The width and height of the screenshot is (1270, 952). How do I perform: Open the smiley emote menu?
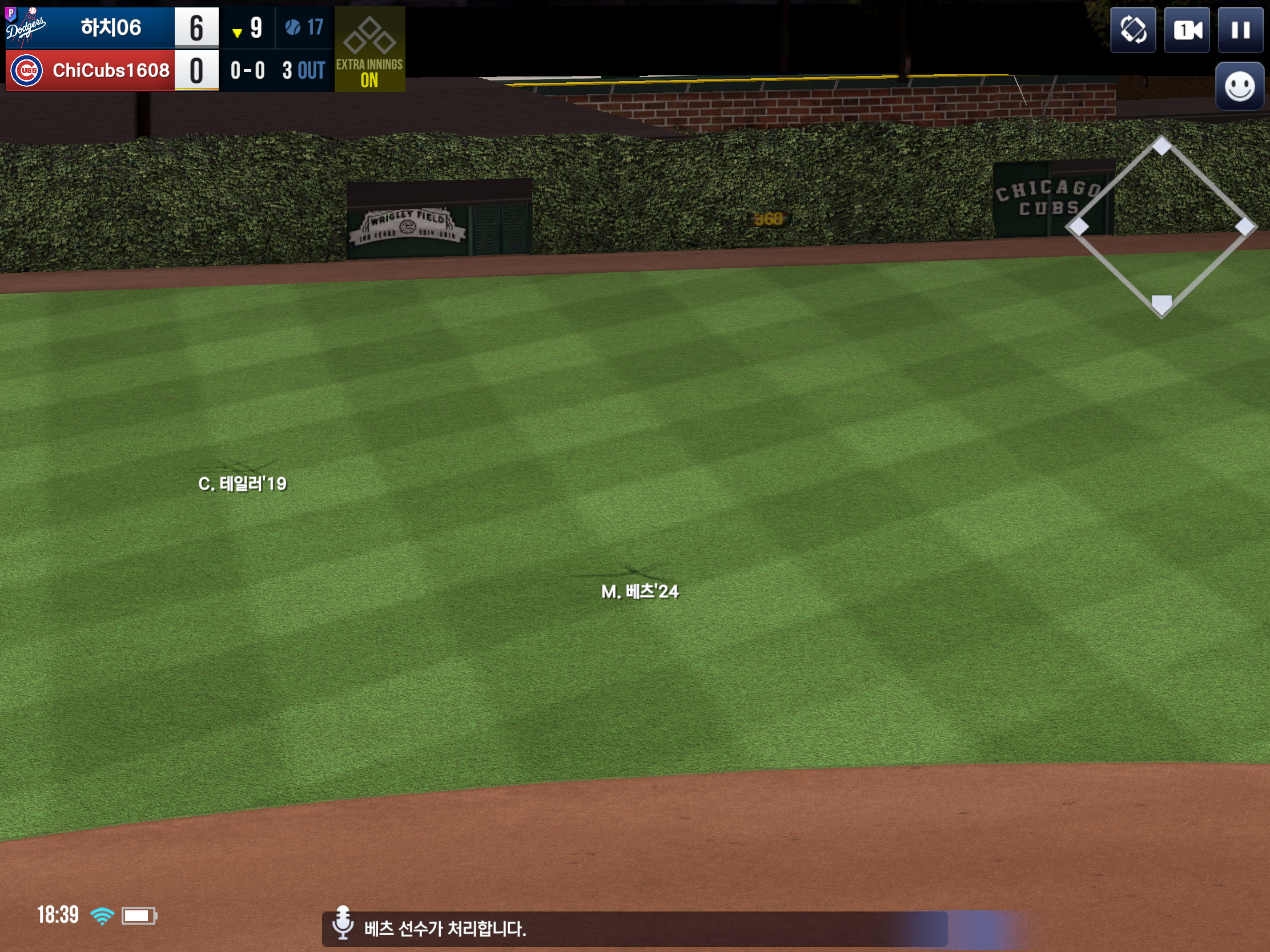coord(1240,87)
